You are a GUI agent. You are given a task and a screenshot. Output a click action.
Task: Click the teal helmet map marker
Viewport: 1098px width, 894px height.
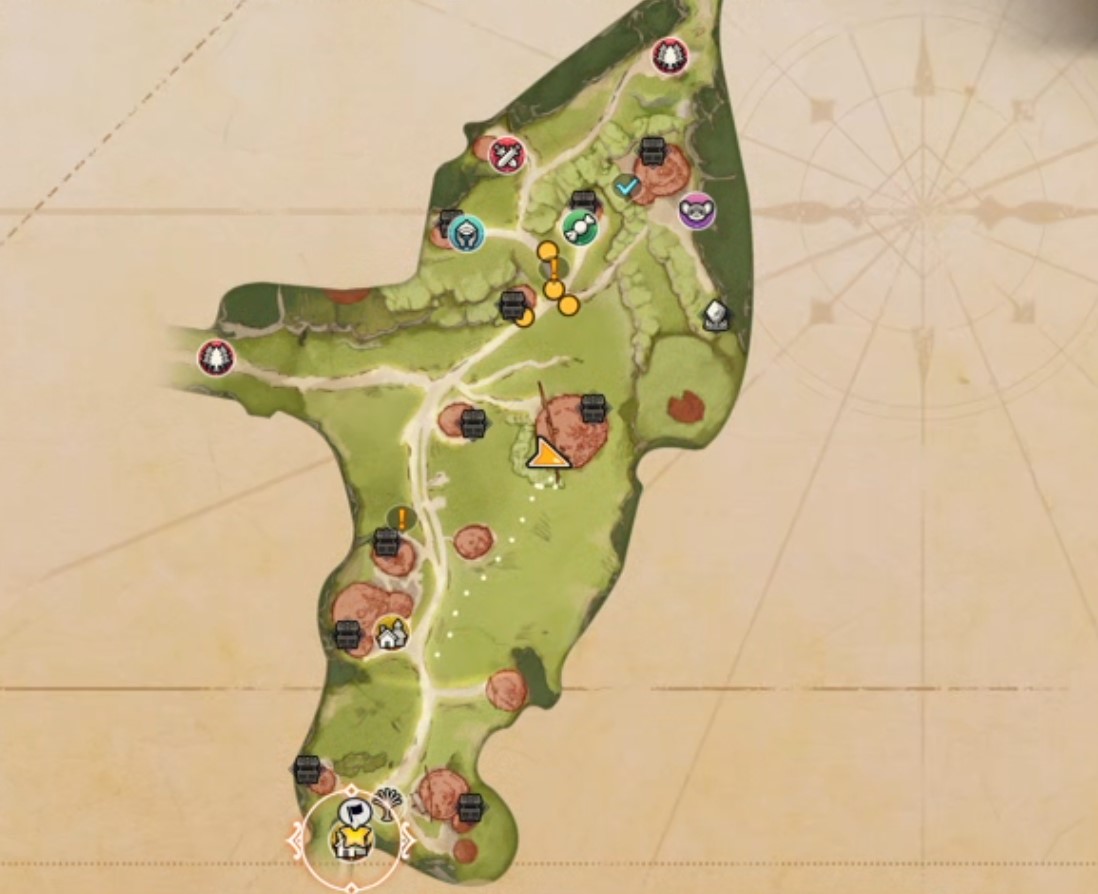(466, 235)
